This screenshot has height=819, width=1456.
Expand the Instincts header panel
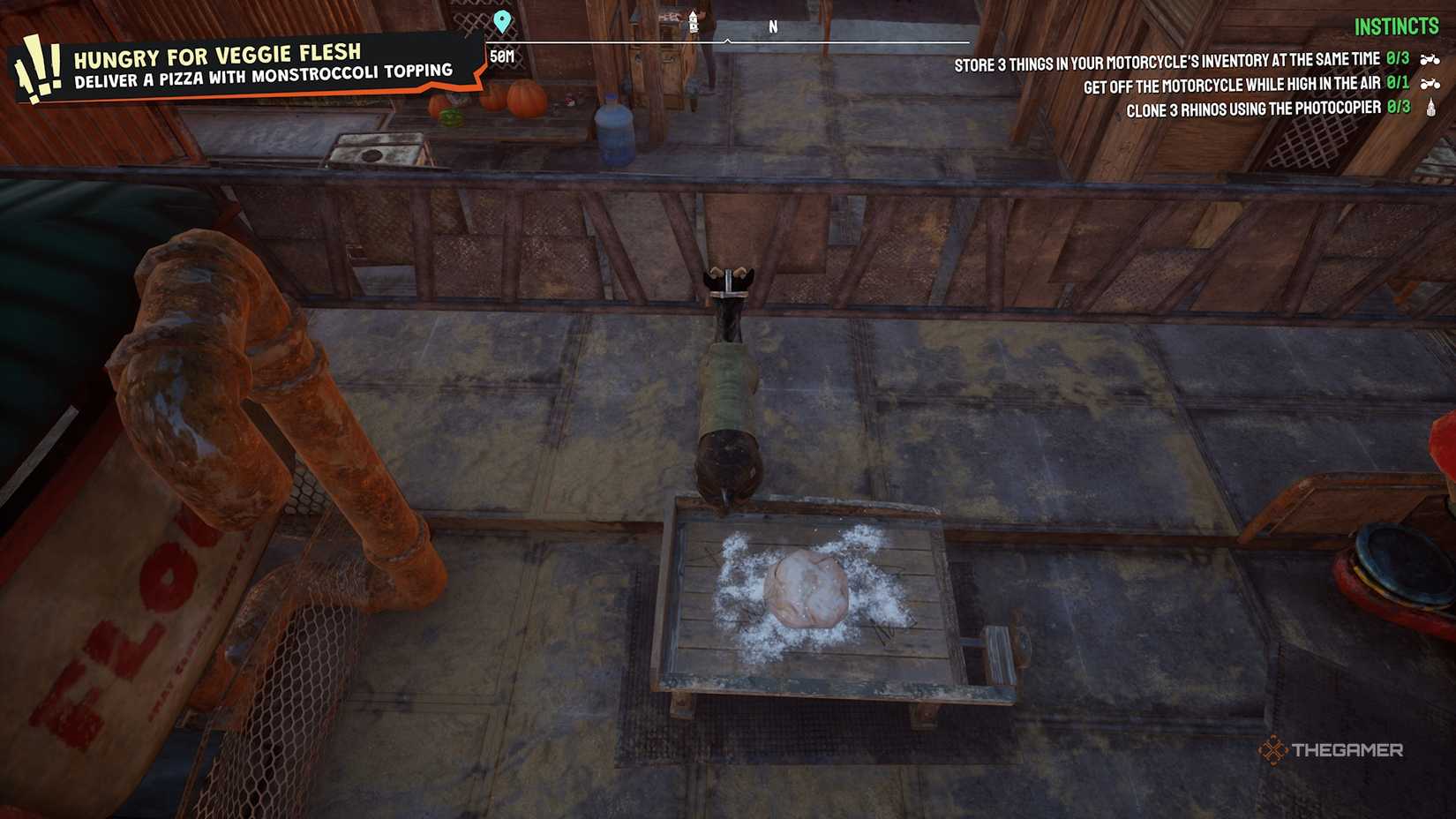(1395, 26)
